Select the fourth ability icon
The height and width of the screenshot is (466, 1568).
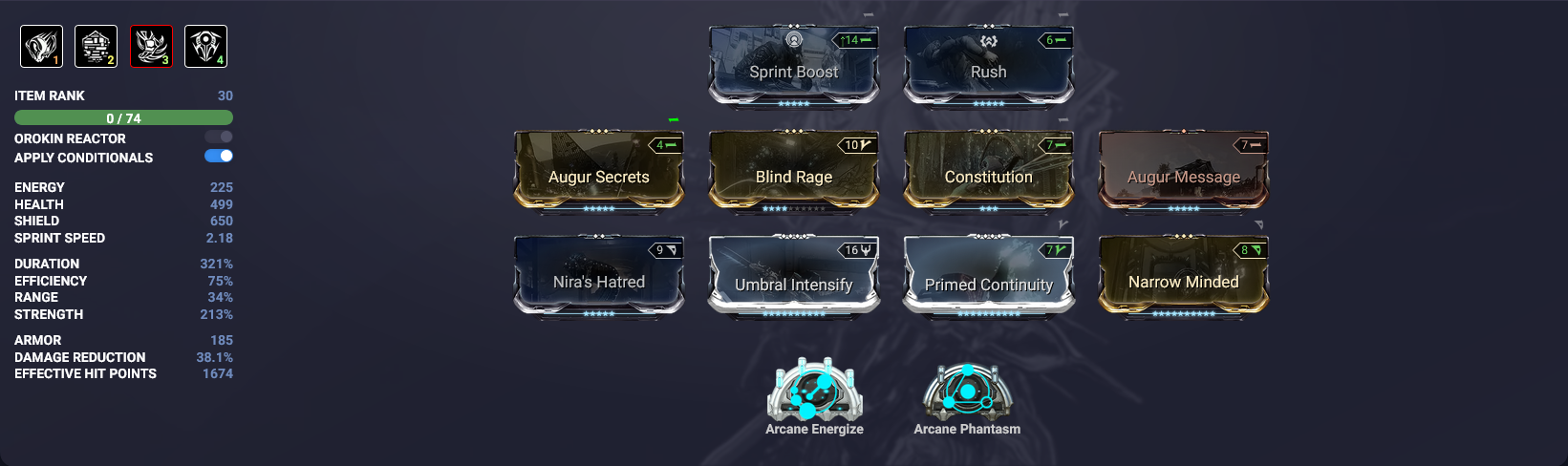coord(205,46)
